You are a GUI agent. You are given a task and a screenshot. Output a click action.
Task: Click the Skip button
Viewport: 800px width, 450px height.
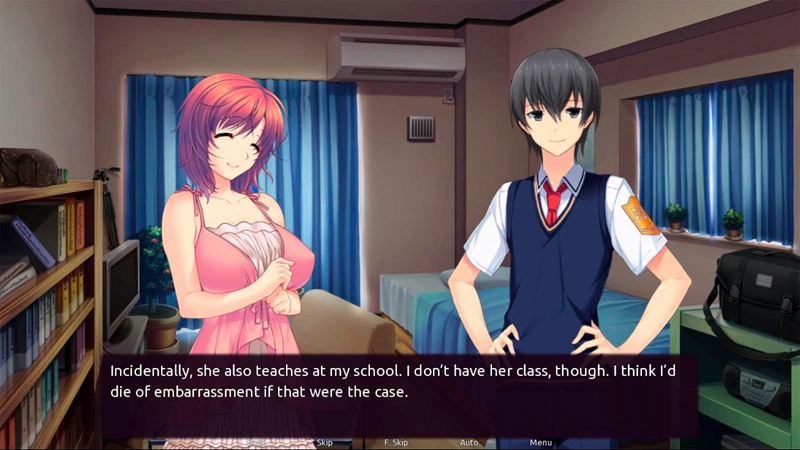point(324,442)
